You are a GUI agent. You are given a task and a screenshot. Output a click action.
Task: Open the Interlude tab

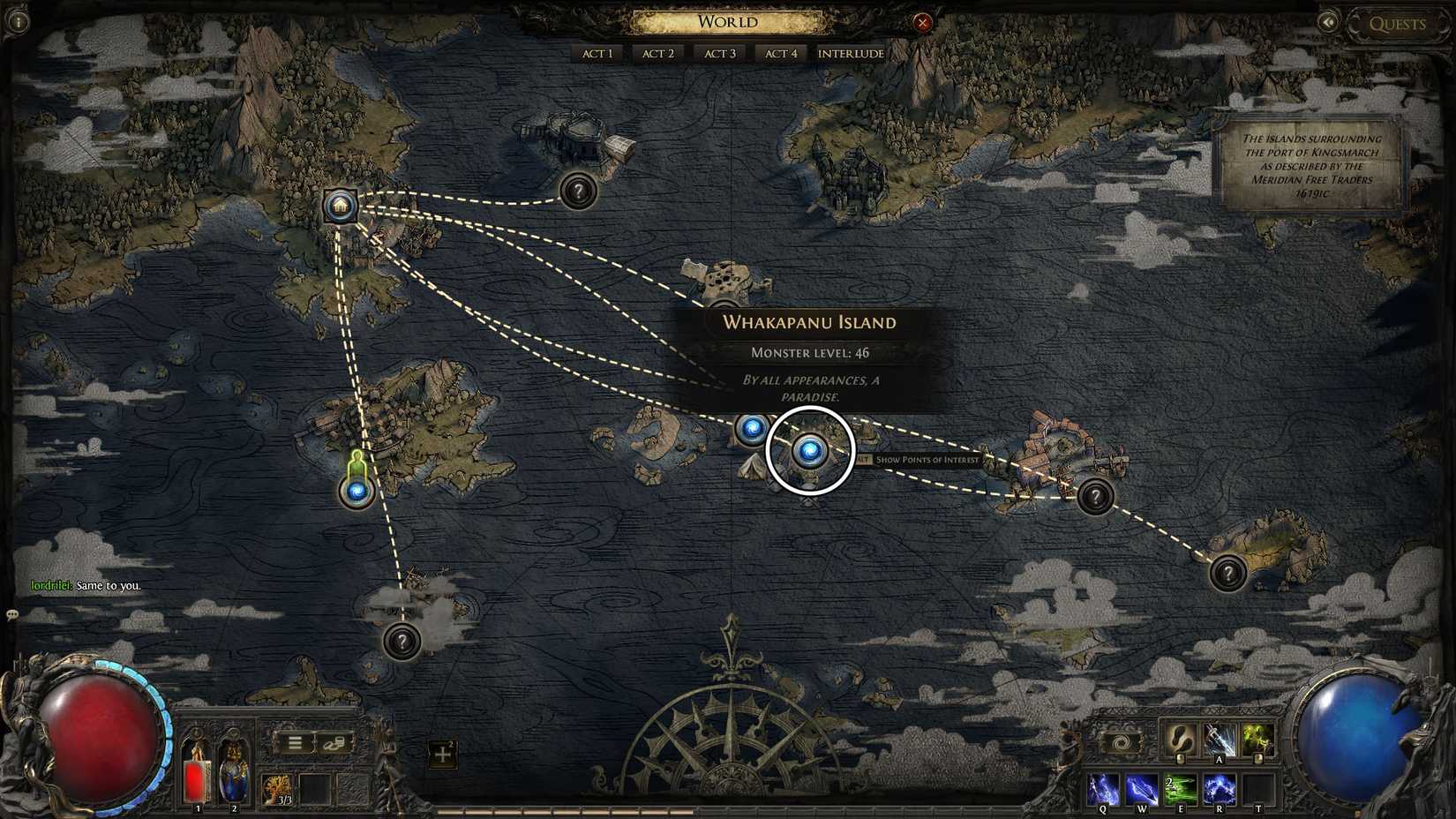(x=850, y=53)
